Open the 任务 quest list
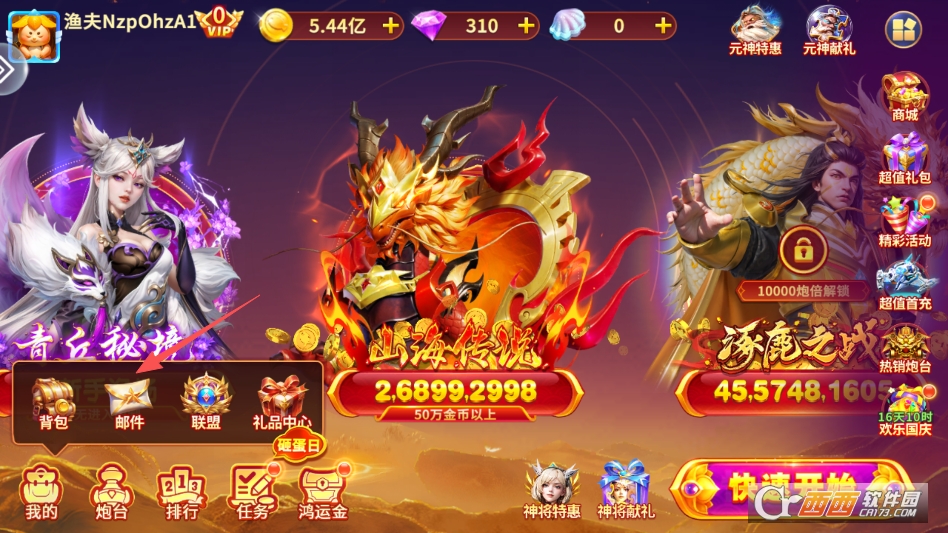This screenshot has height=533, width=948. pos(251,492)
